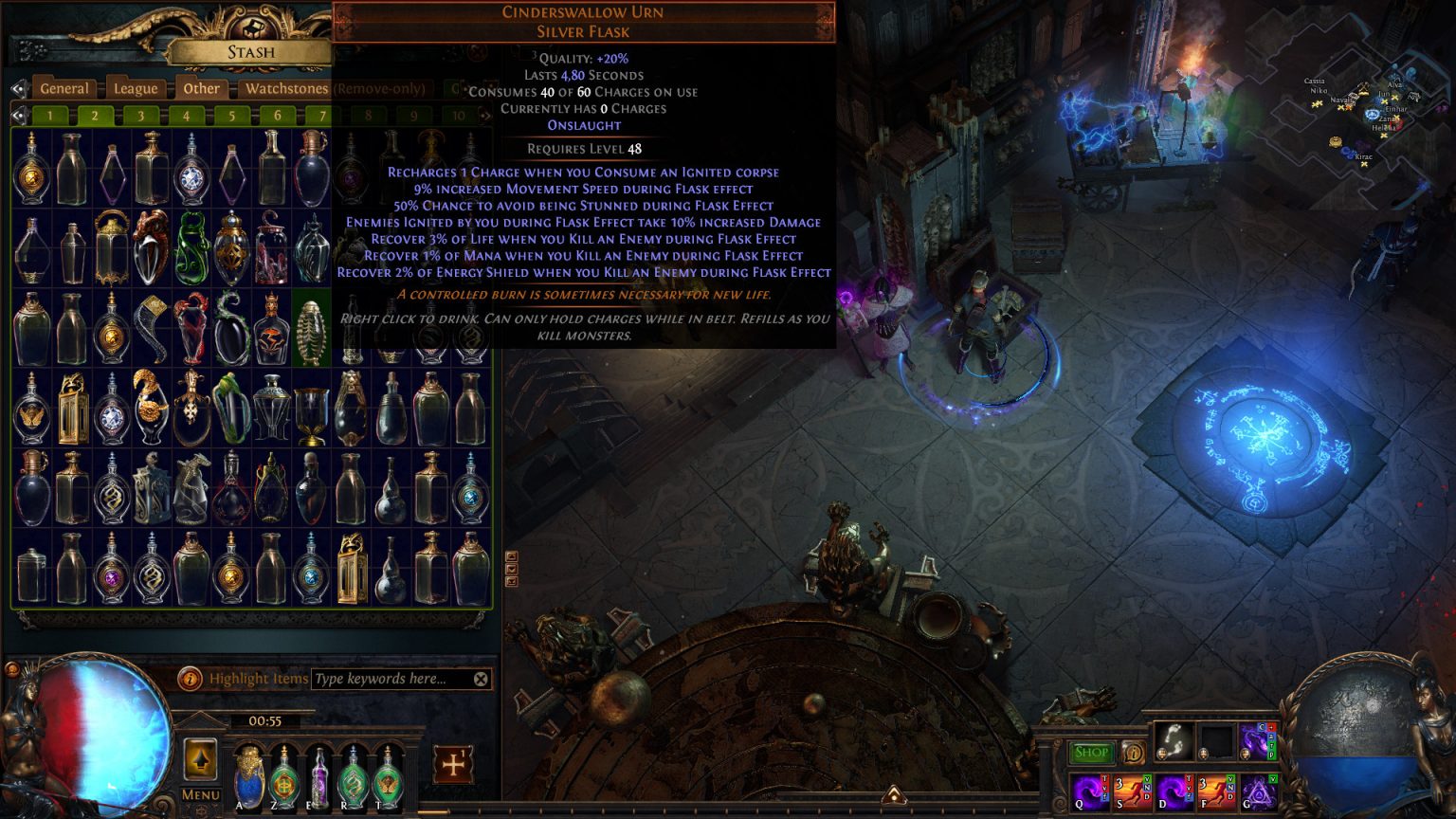1456x819 pixels.
Task: Open the Shop
Action: click(x=1091, y=753)
